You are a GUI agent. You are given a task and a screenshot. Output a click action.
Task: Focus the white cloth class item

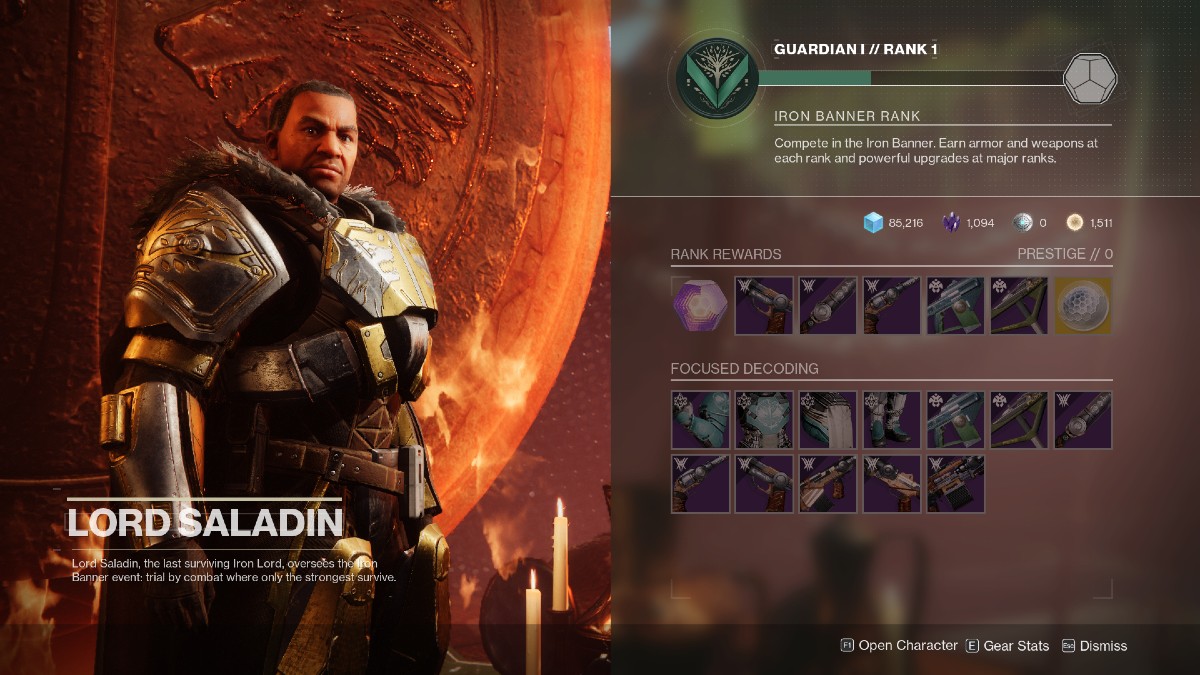(x=827, y=419)
